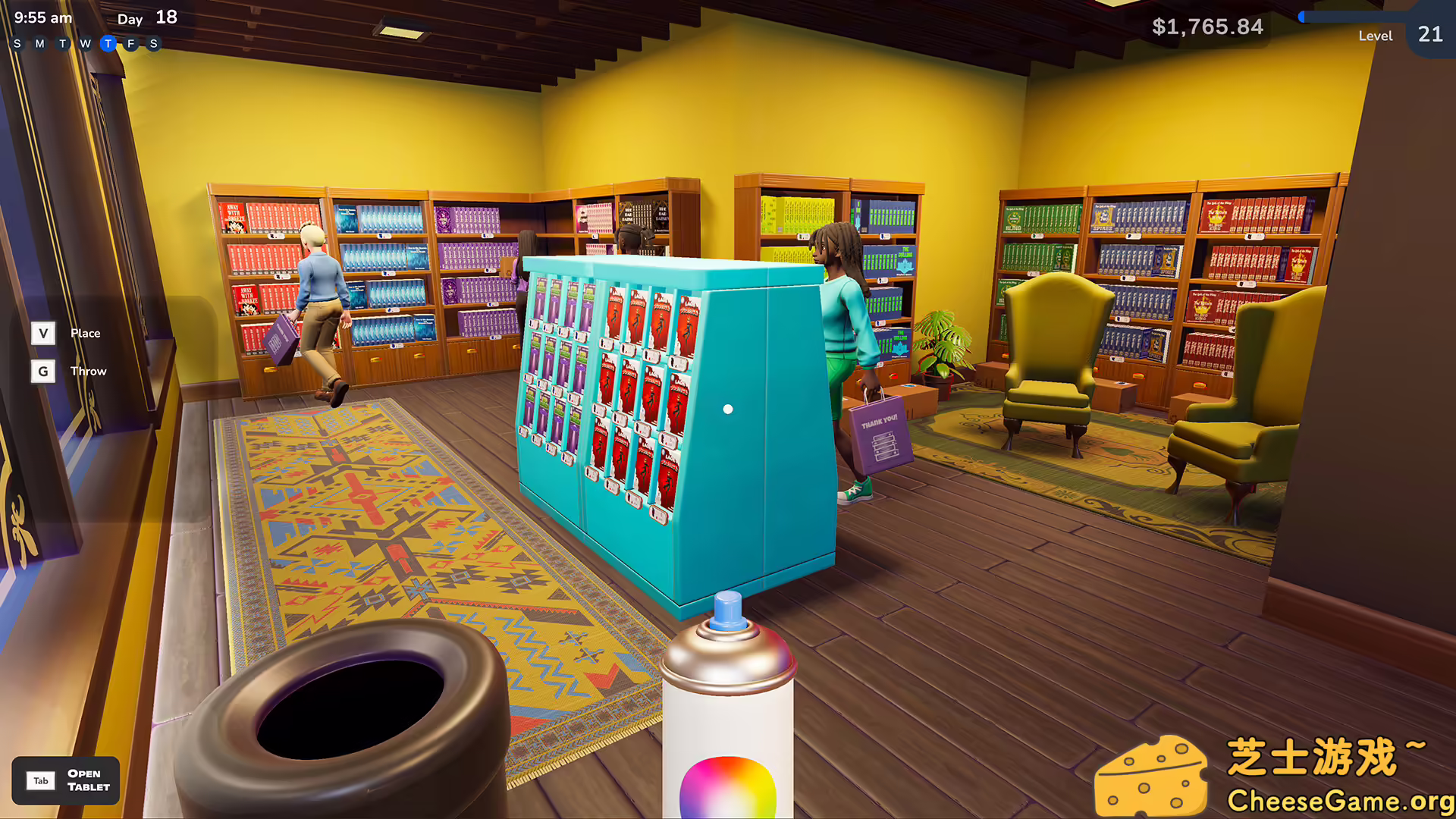Select the $1,765.84 money counter

click(x=1207, y=27)
